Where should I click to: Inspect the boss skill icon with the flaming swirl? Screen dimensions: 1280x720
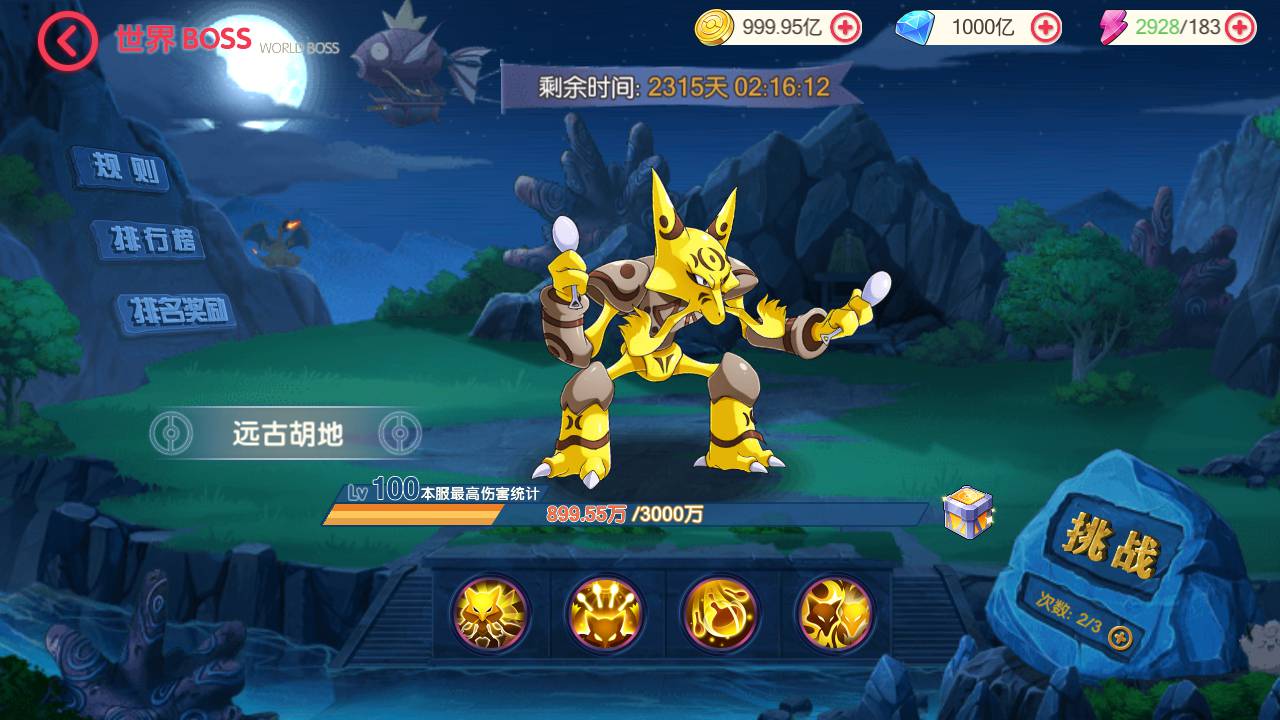(x=719, y=614)
